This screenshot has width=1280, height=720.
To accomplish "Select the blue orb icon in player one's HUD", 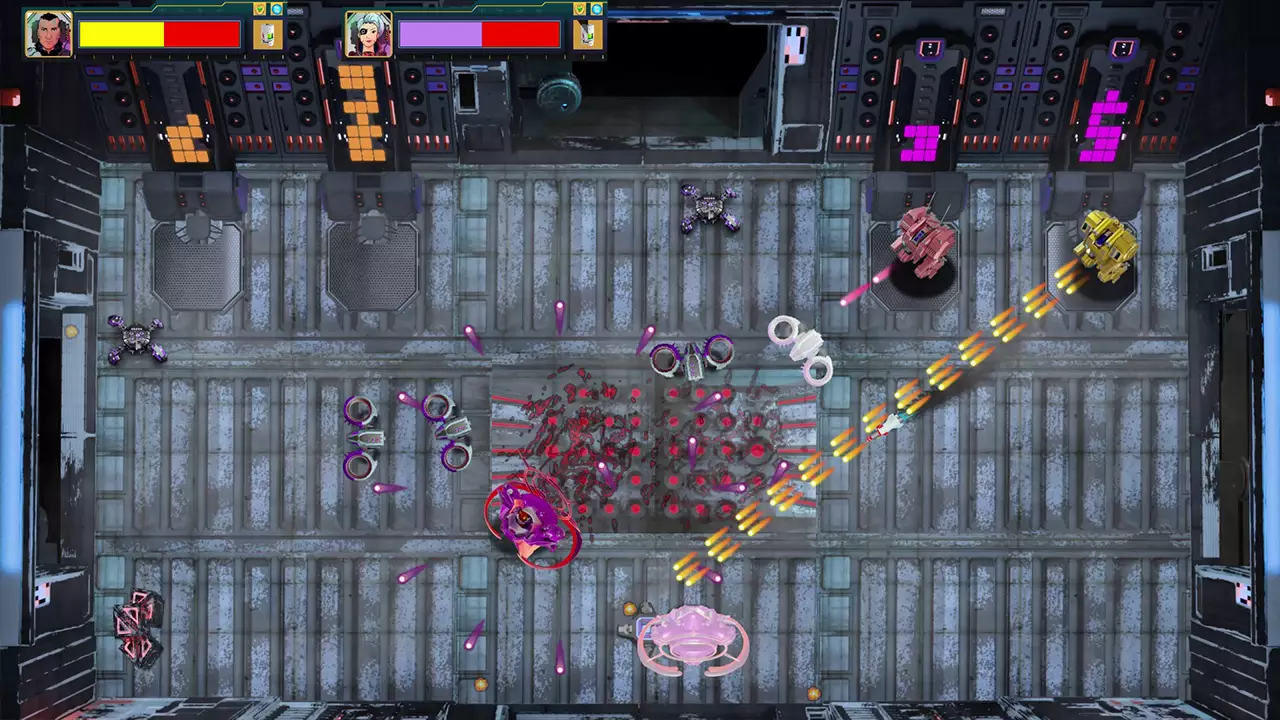I will click(x=275, y=9).
